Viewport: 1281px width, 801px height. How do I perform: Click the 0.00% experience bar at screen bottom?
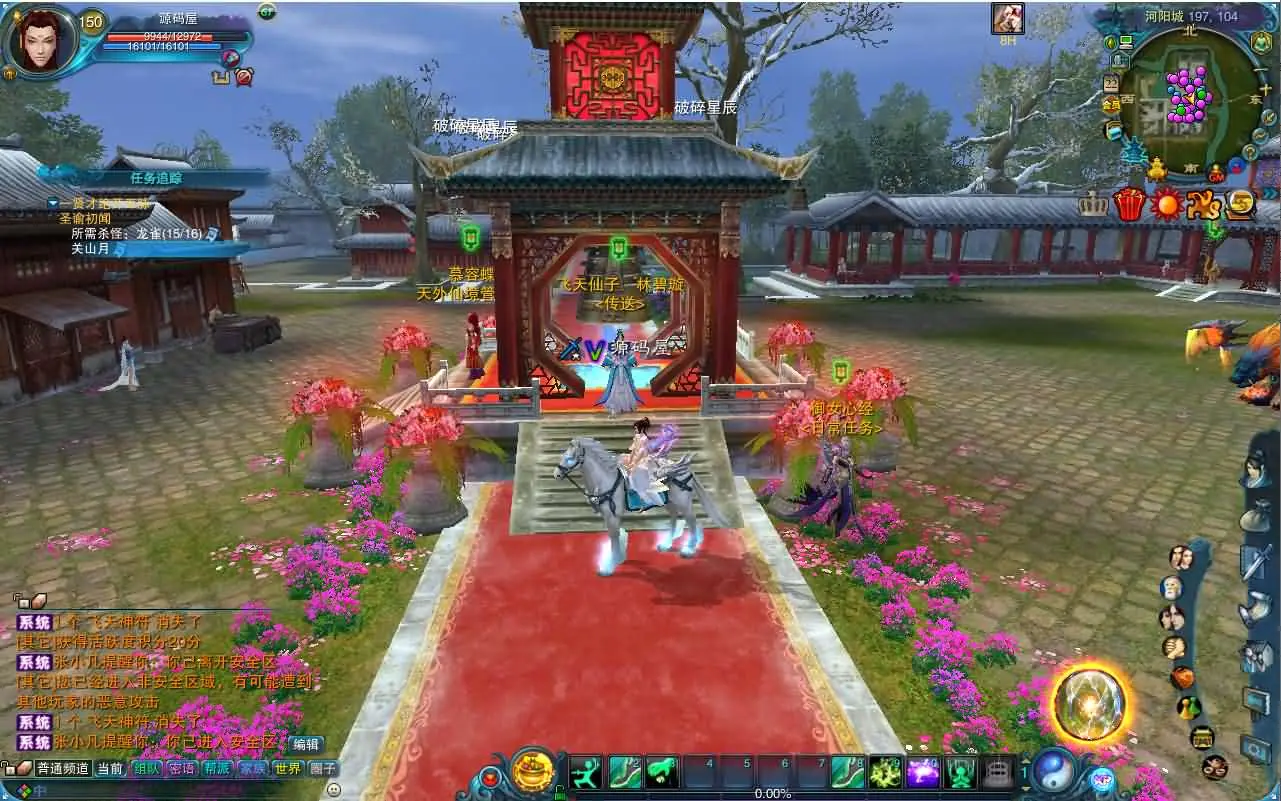772,794
